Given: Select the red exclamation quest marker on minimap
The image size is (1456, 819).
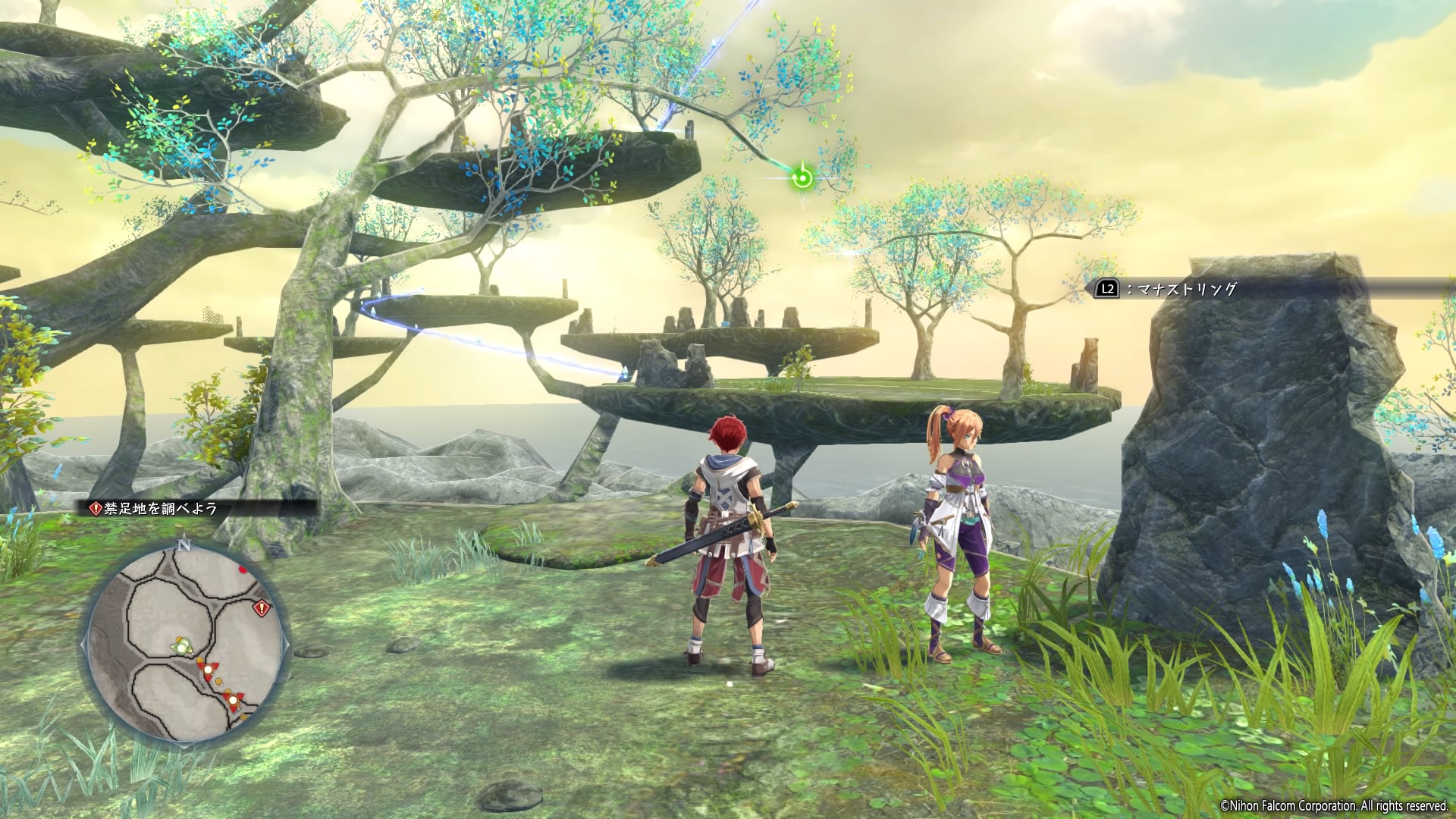Looking at the screenshot, I should [262, 607].
